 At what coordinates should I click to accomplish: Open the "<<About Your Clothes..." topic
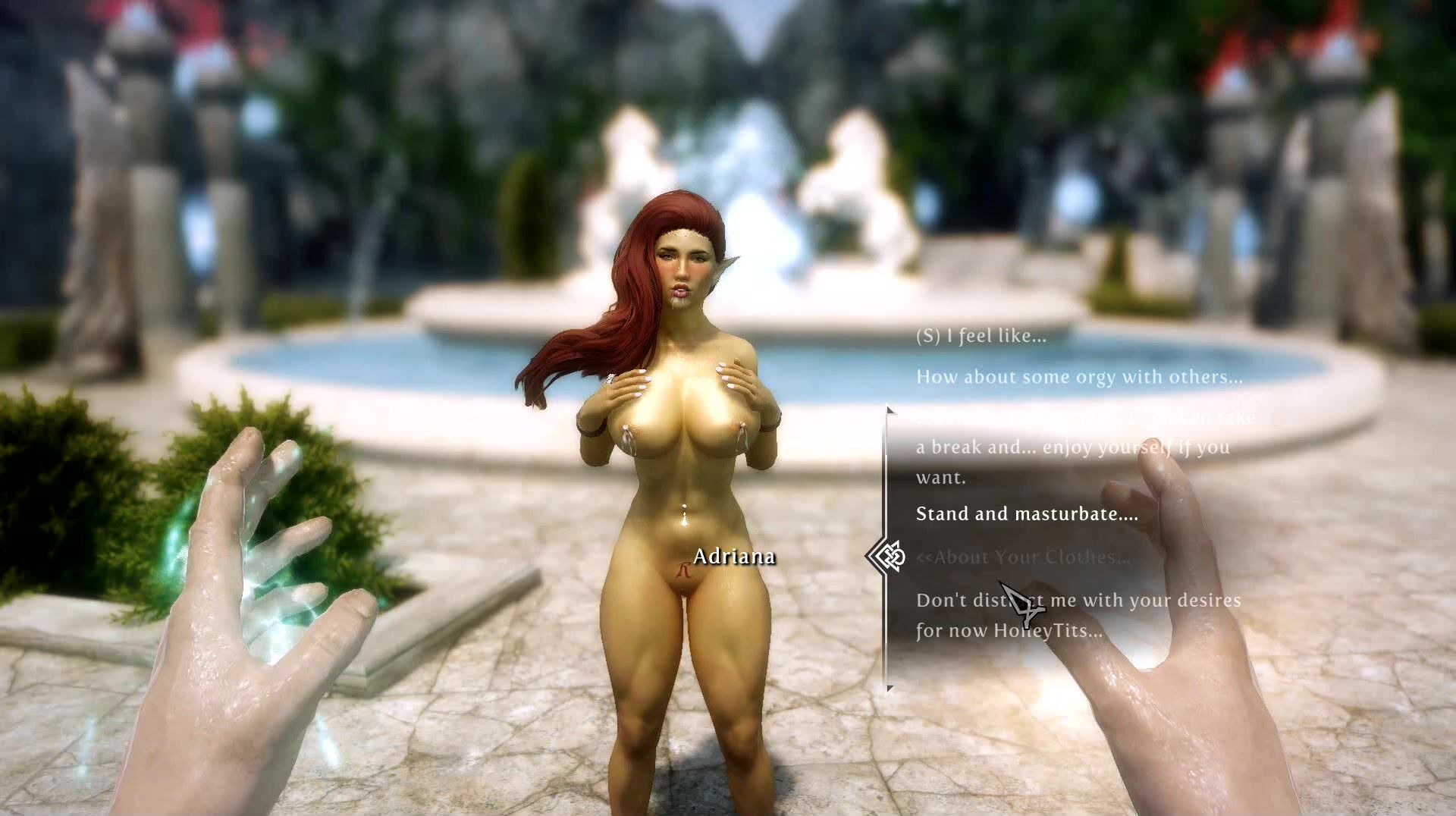click(x=1023, y=557)
